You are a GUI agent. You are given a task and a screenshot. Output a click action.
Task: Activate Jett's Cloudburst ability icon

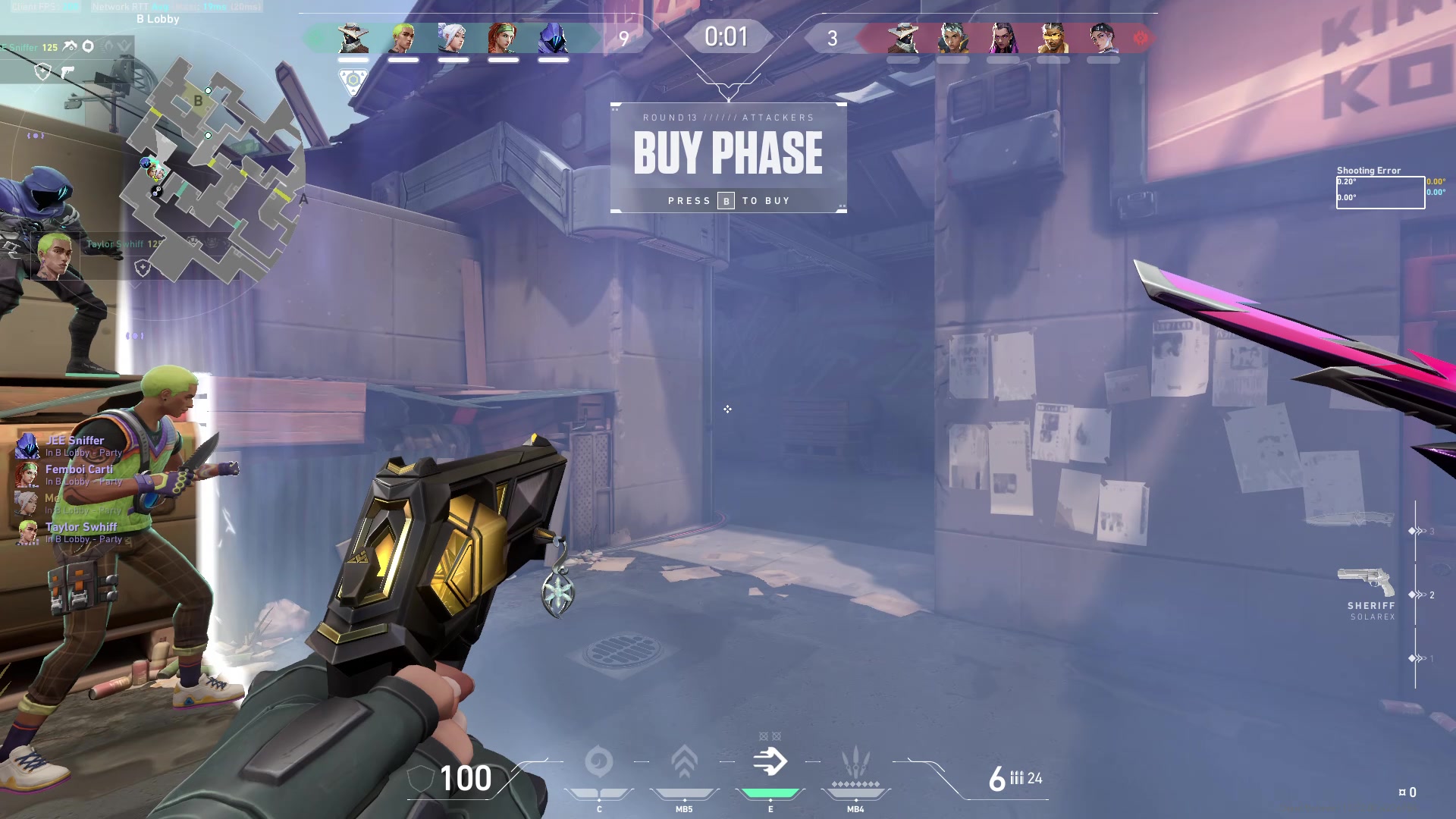point(599,762)
